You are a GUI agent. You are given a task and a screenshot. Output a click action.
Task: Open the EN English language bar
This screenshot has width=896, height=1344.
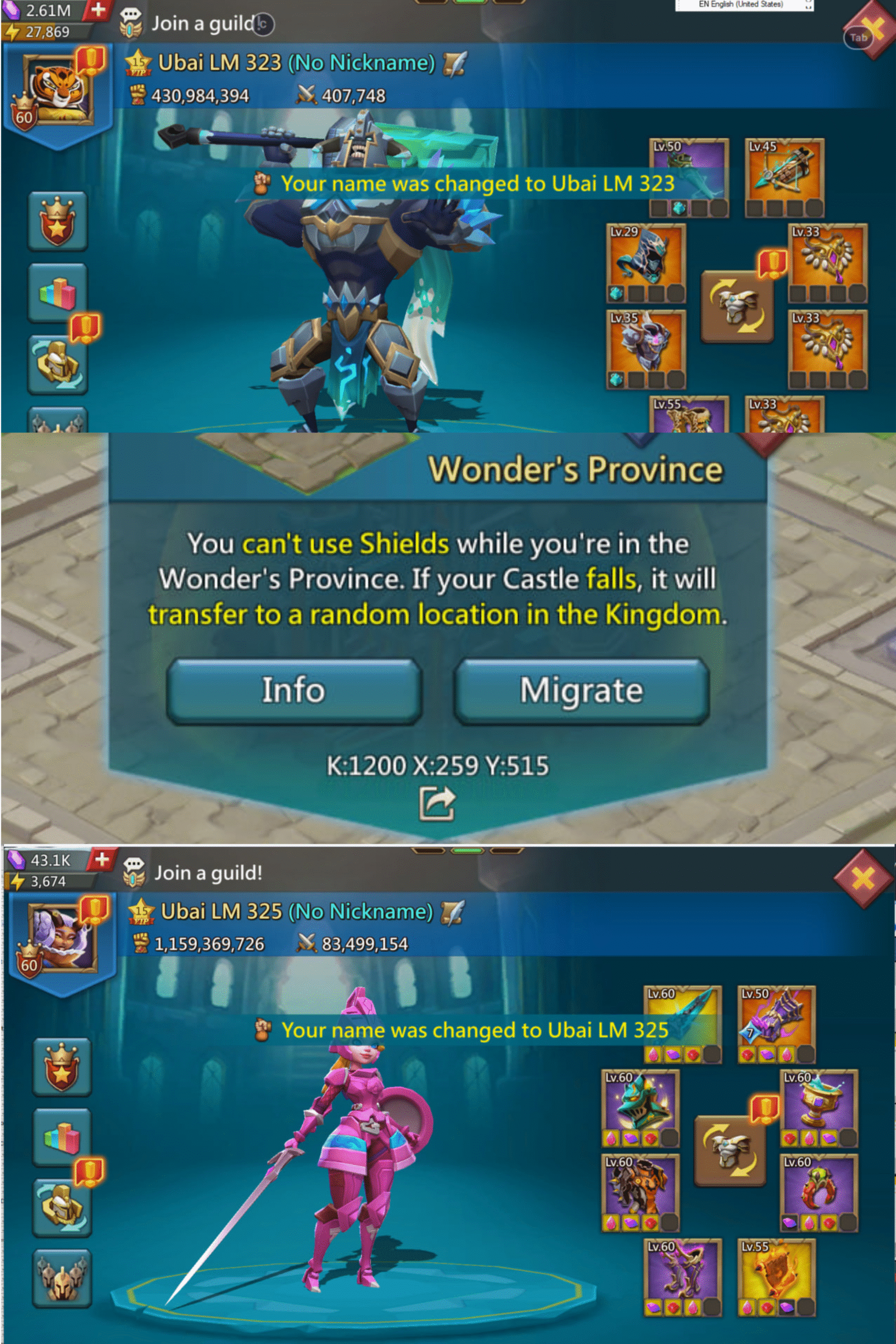pyautogui.click(x=743, y=5)
